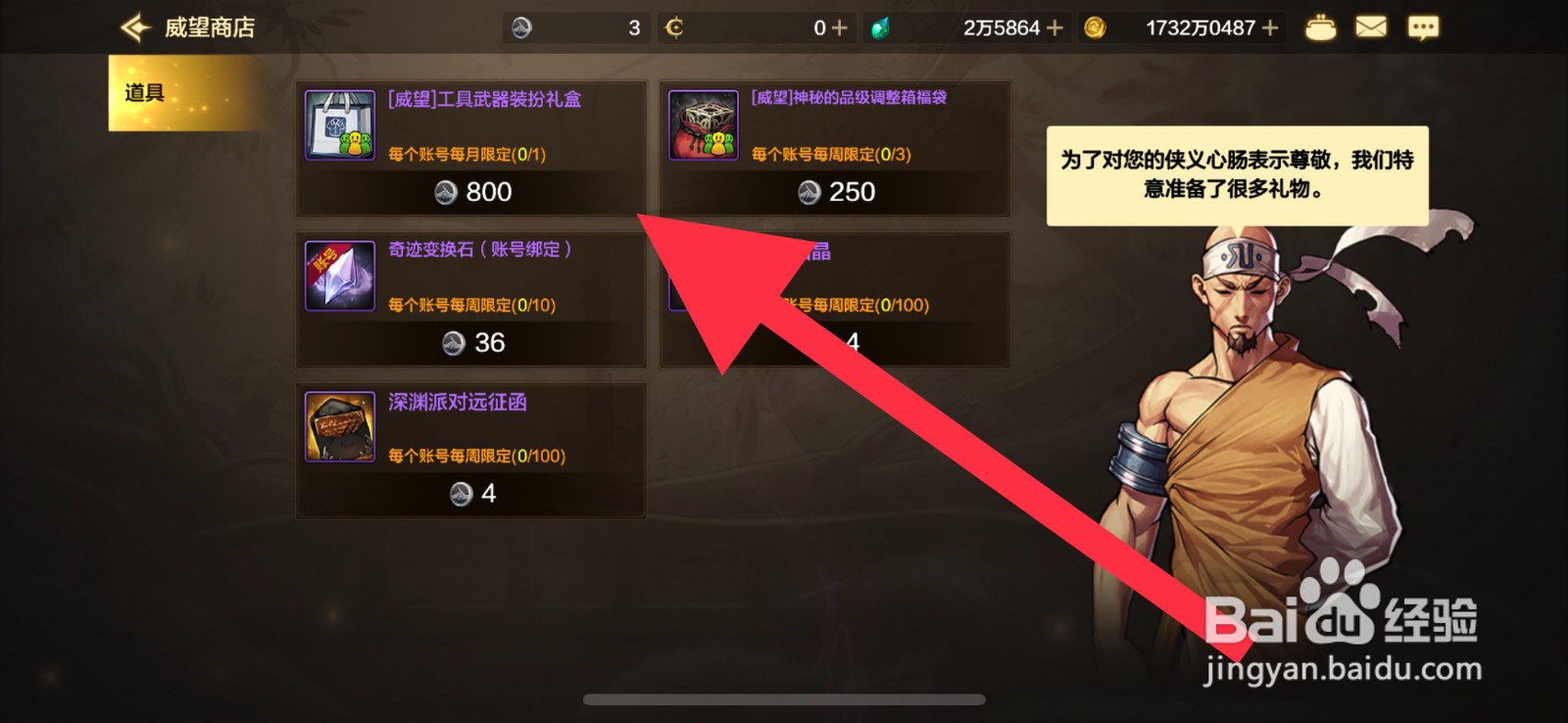This screenshot has width=1568, height=723.
Task: Open the mail envelope icon
Action: [1372, 26]
